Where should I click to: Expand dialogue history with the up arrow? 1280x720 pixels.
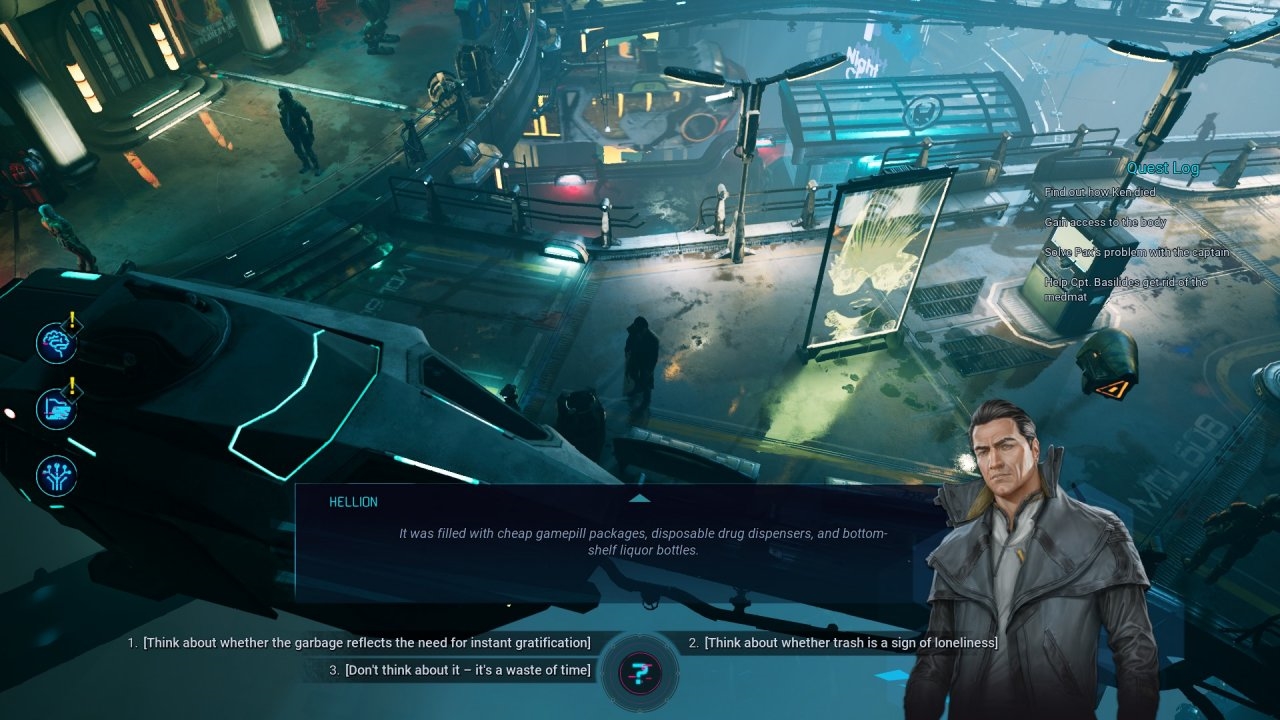click(640, 497)
